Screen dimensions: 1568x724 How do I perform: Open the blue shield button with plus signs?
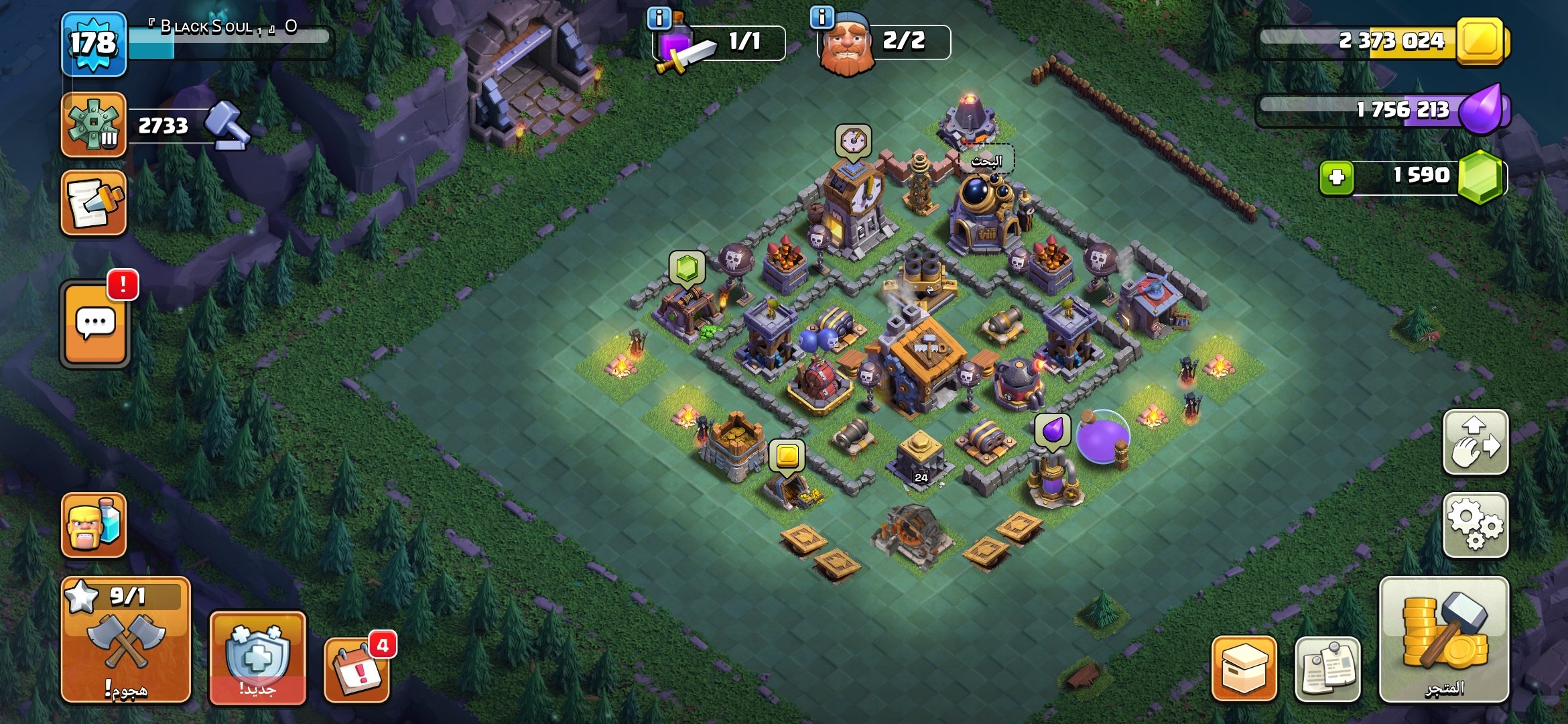257,657
